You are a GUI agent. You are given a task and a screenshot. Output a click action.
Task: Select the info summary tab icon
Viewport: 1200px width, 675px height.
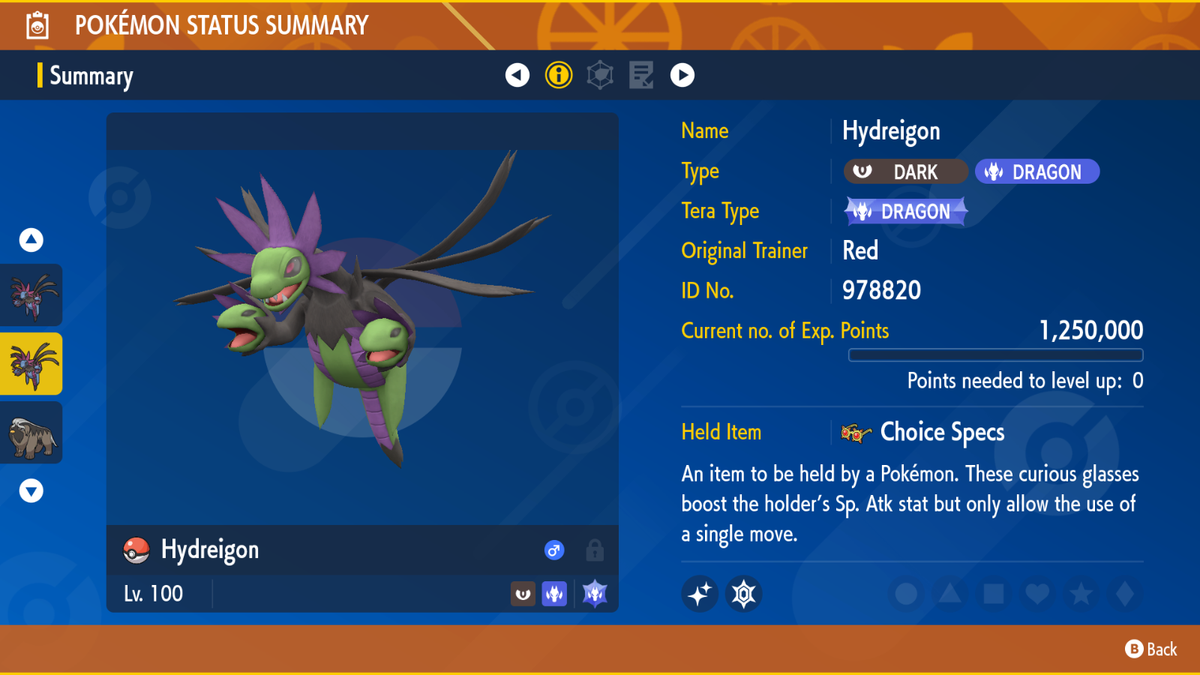559,75
